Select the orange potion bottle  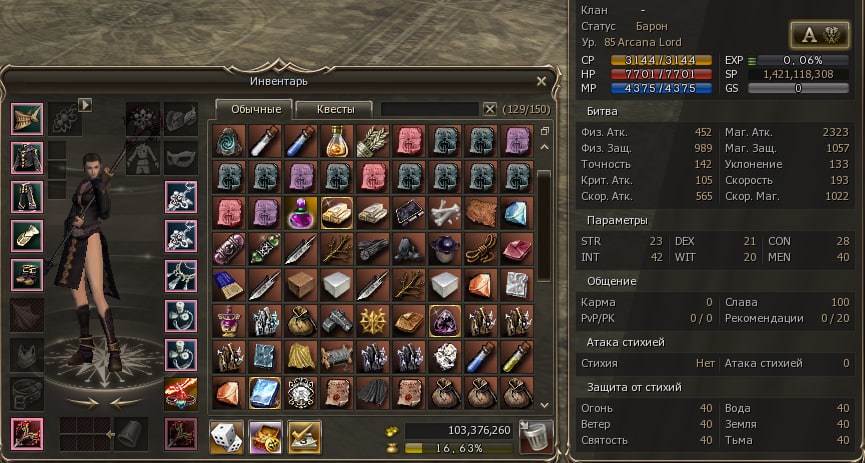pyautogui.click(x=337, y=140)
